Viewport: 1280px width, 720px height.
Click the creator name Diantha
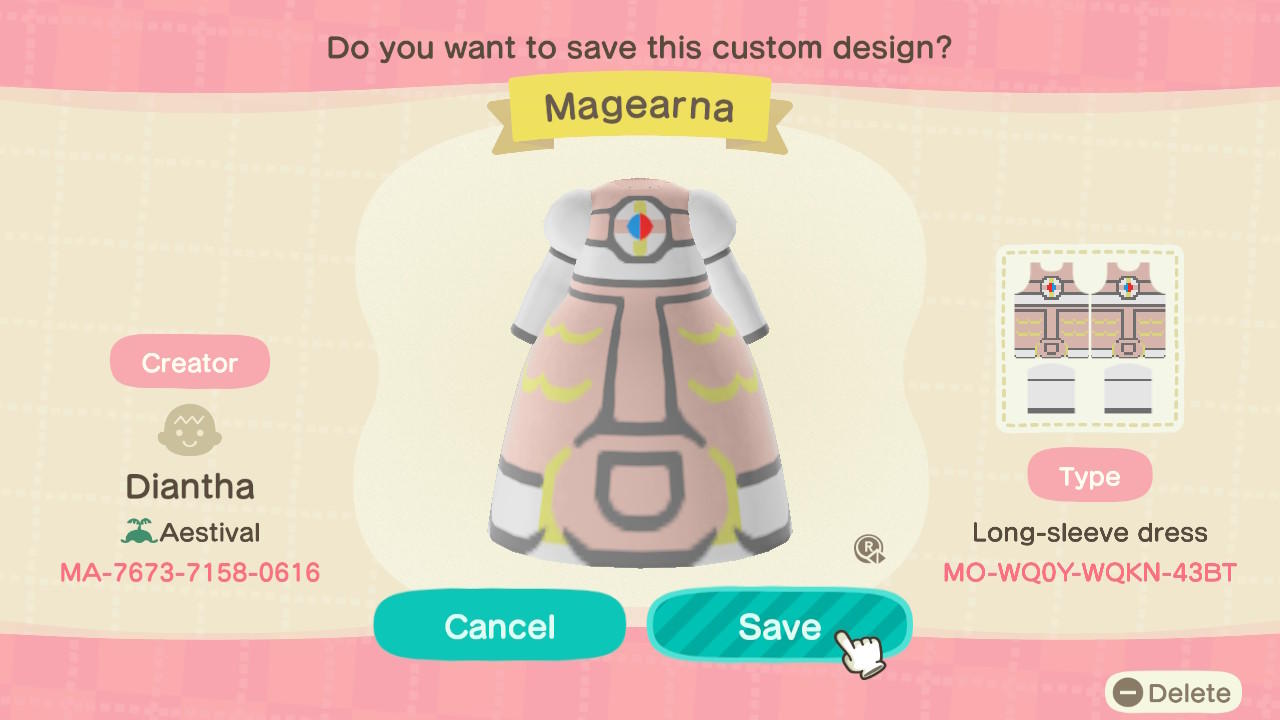tap(189, 487)
